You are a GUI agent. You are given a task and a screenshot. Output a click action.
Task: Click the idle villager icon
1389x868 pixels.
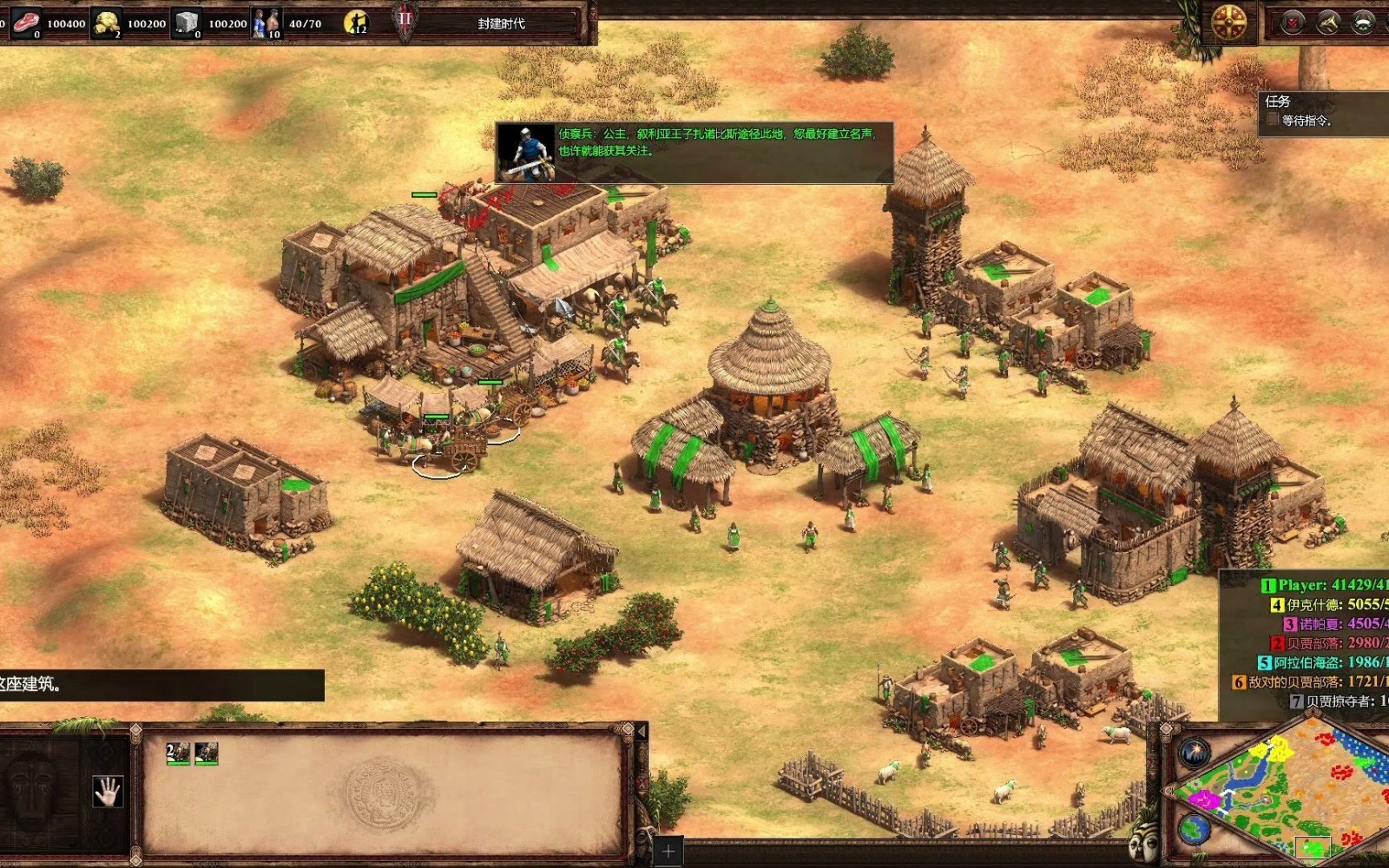(356, 23)
